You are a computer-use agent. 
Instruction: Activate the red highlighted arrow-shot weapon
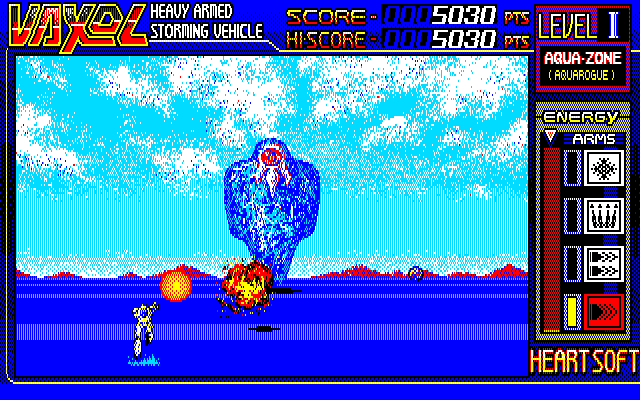click(603, 311)
